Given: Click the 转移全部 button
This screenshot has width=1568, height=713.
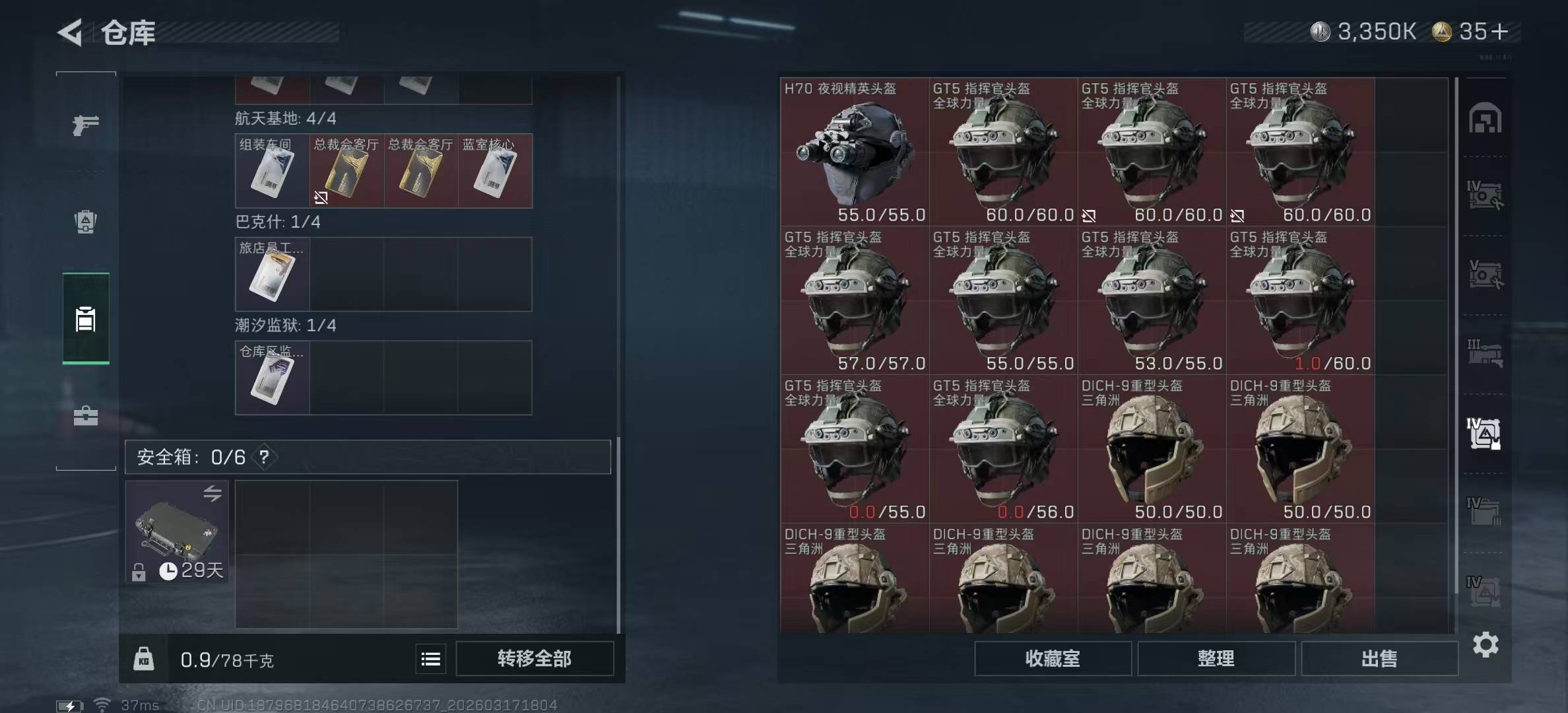Looking at the screenshot, I should pyautogui.click(x=534, y=658).
